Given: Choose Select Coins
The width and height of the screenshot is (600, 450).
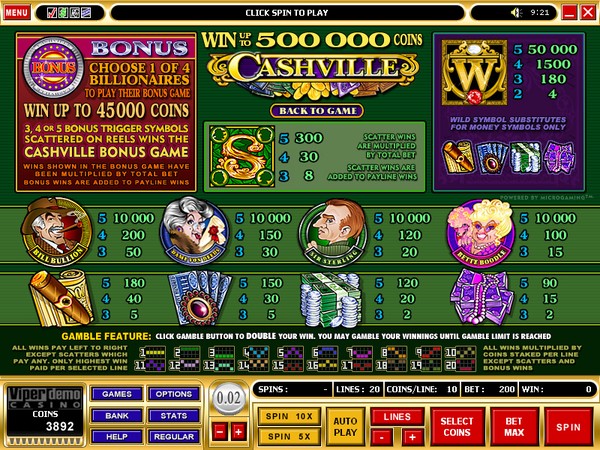Looking at the screenshot, I should (x=457, y=426).
